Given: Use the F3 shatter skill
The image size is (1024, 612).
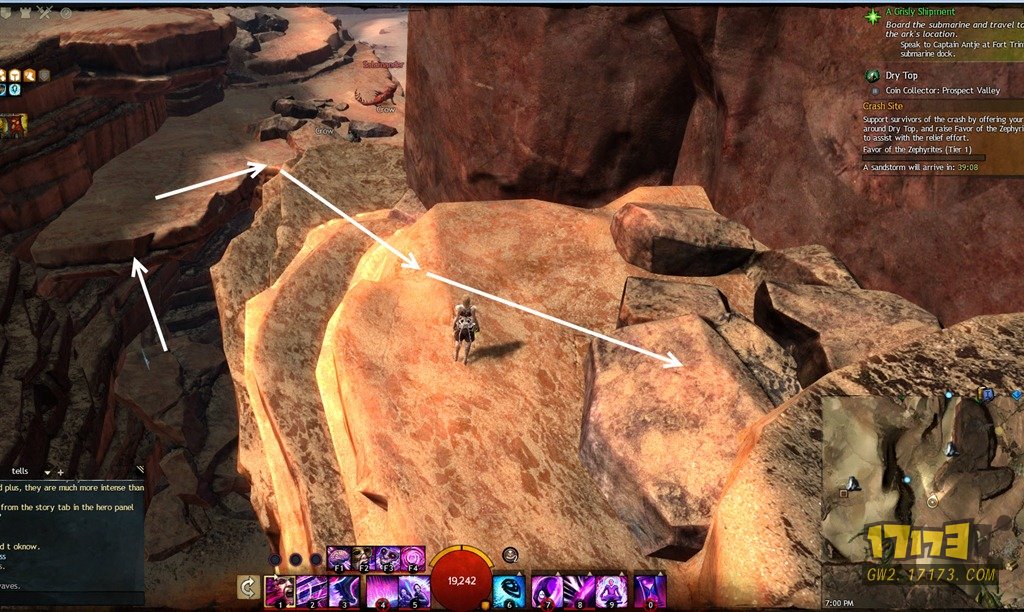Looking at the screenshot, I should coord(388,558).
